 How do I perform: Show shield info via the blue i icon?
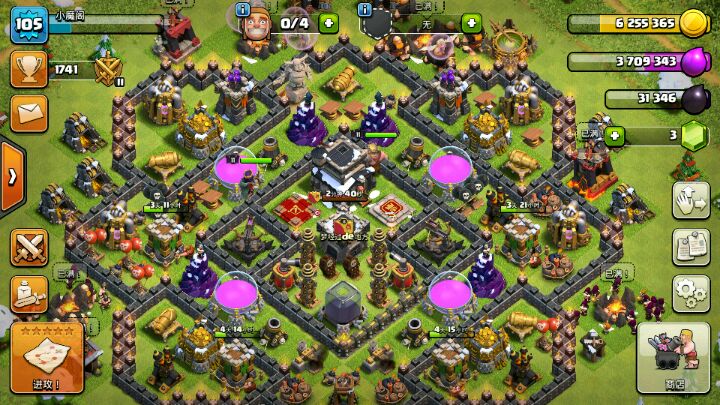(366, 9)
